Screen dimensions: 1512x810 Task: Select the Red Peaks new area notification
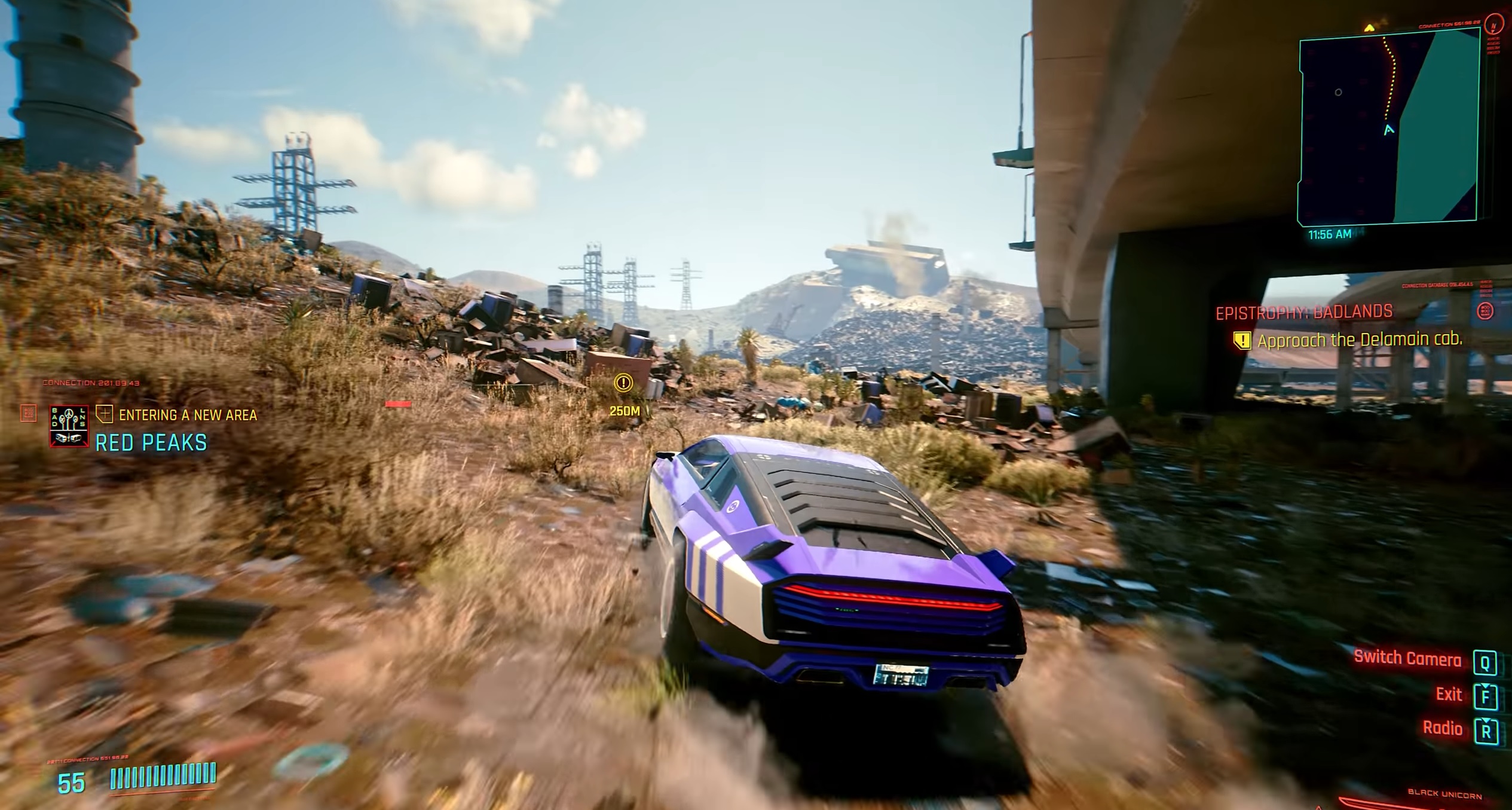tap(151, 442)
